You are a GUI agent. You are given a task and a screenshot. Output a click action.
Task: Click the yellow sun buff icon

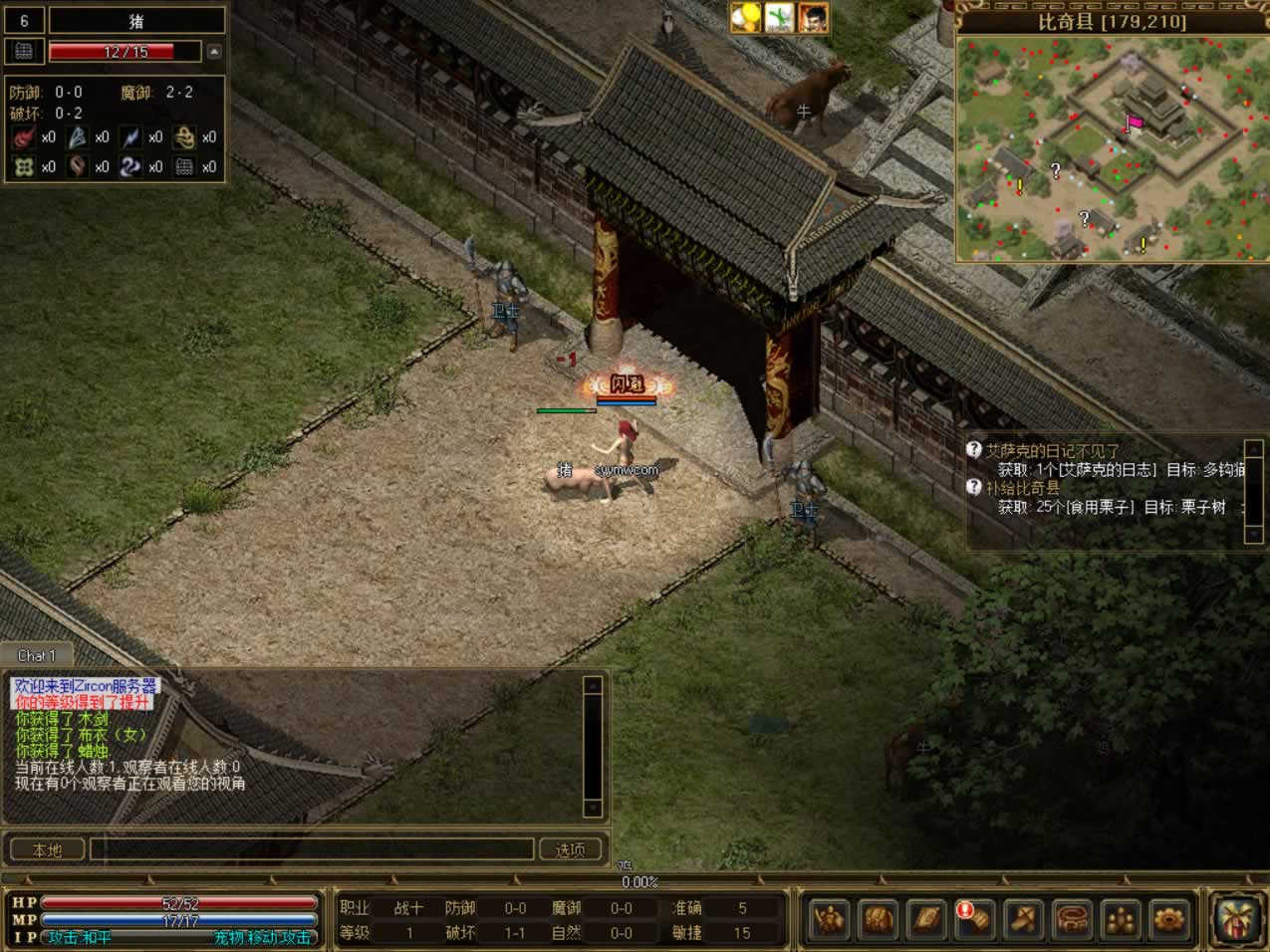click(x=746, y=17)
